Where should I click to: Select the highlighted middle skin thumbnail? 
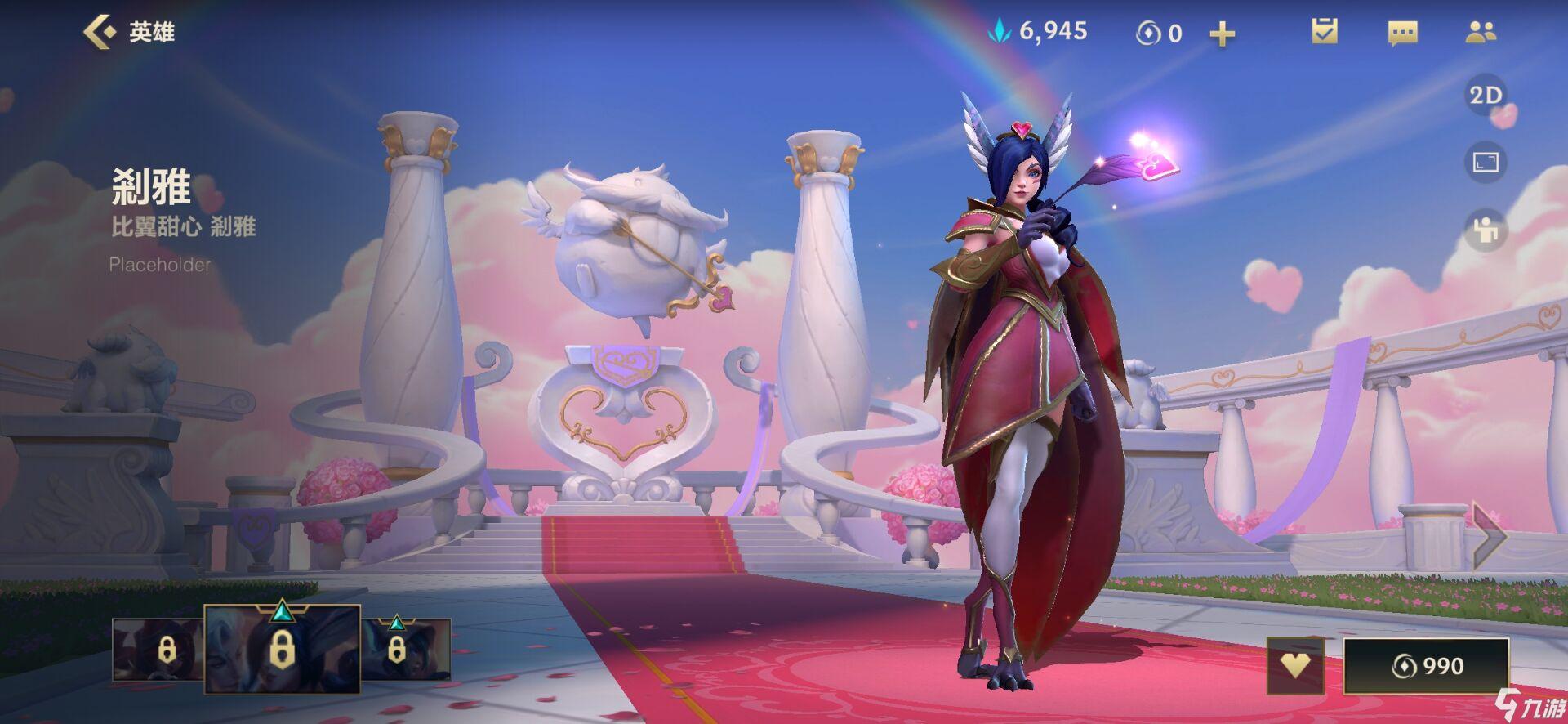tap(282, 650)
